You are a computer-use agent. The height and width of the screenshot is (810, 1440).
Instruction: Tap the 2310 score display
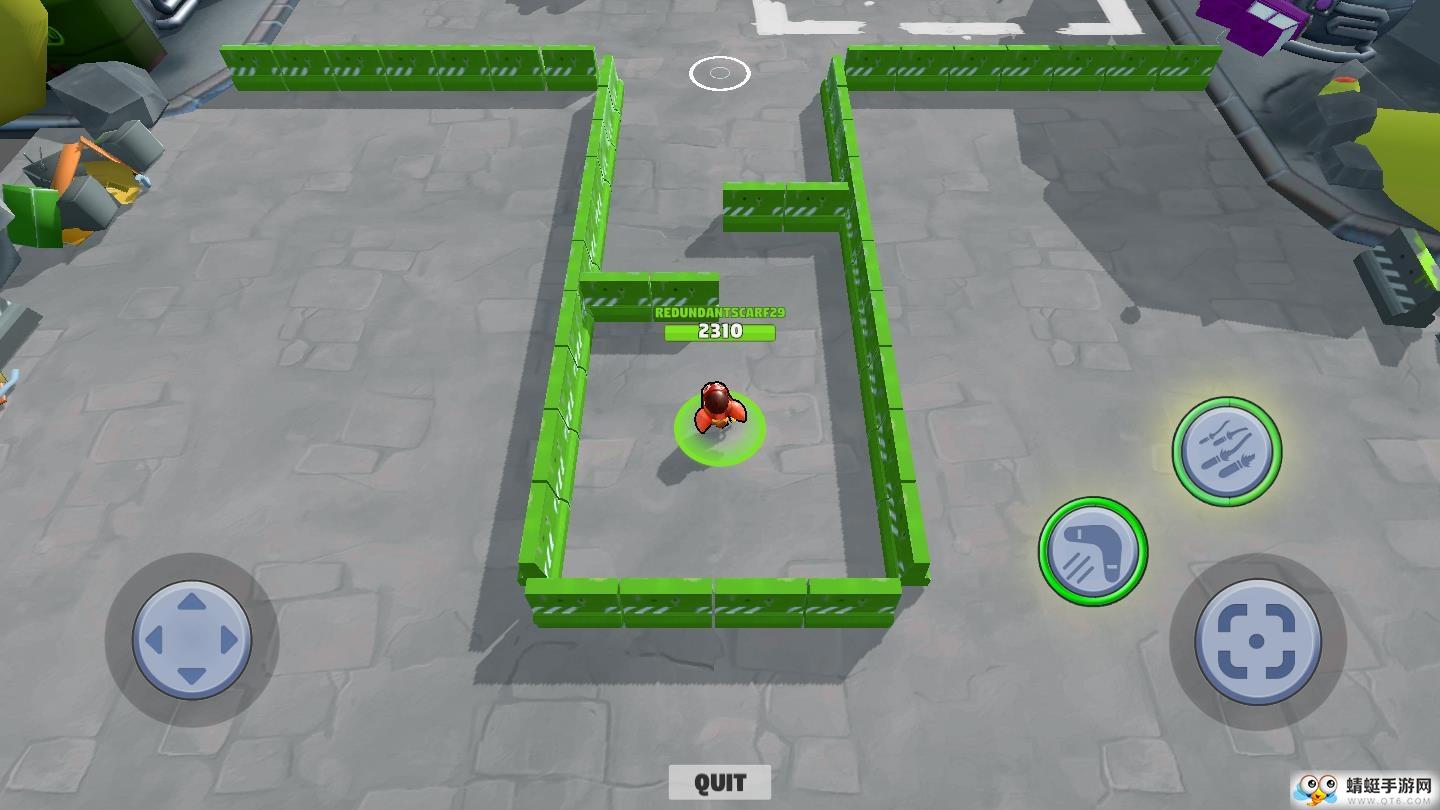pyautogui.click(x=719, y=333)
